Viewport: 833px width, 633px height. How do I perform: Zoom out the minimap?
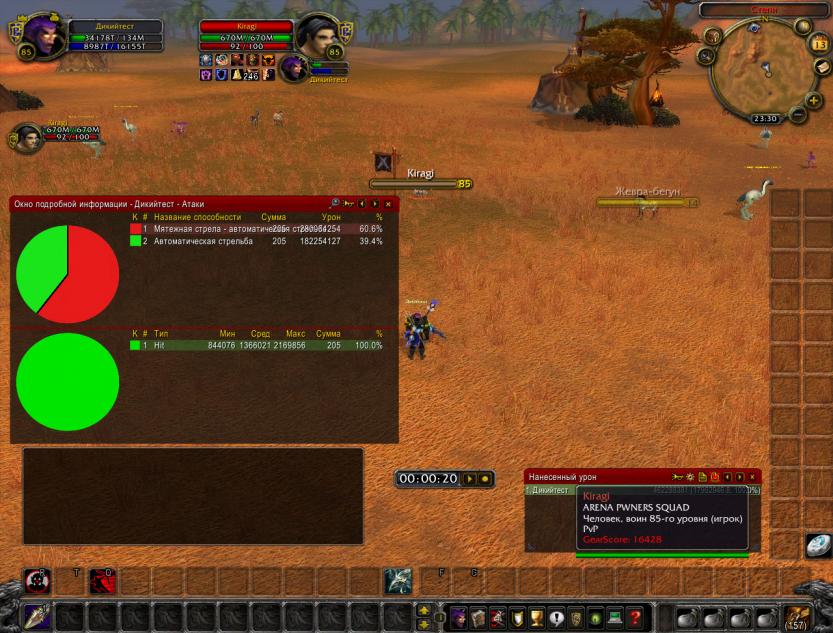pyautogui.click(x=798, y=115)
